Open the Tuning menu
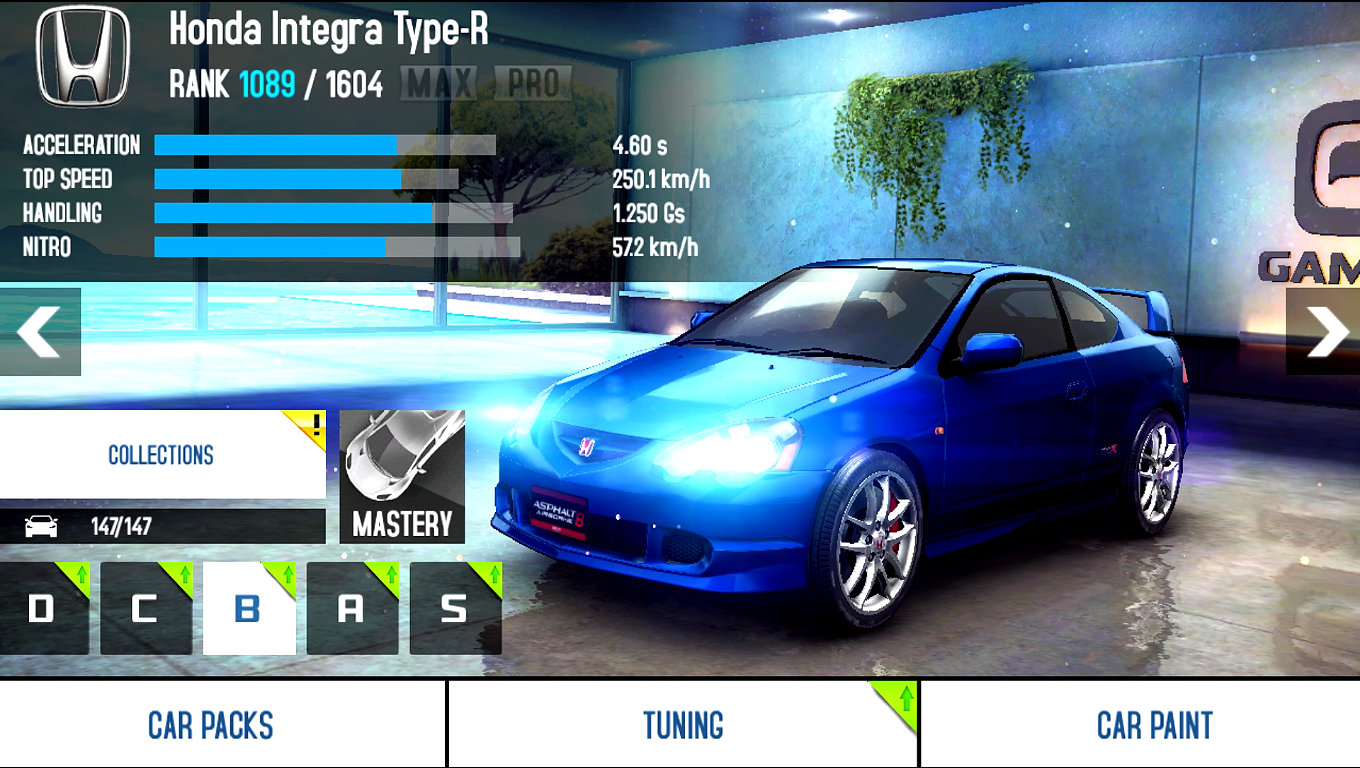Screen dimensions: 1360x768 683,725
